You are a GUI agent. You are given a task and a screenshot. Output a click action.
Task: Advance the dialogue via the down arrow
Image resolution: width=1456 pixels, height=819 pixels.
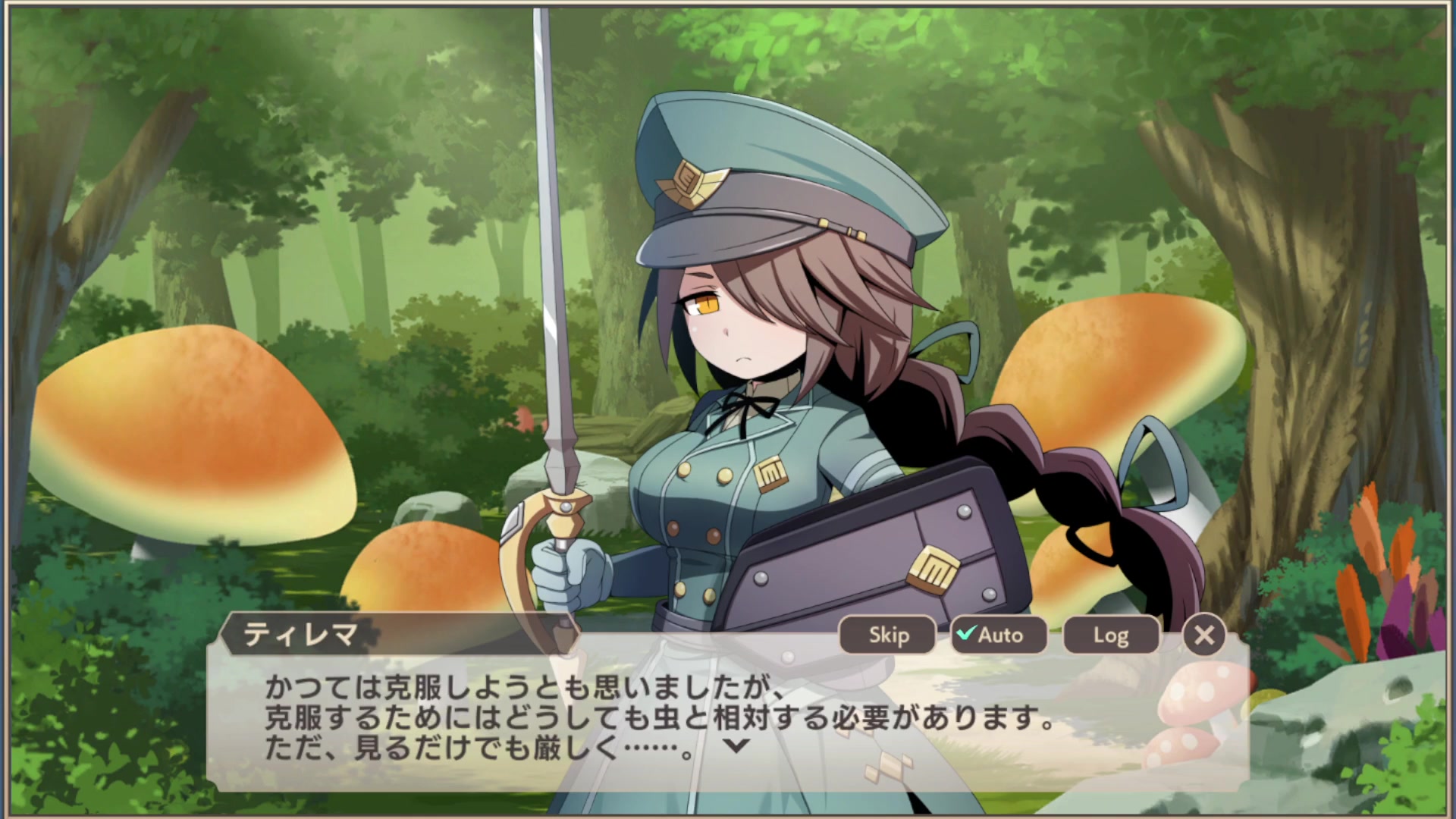736,746
